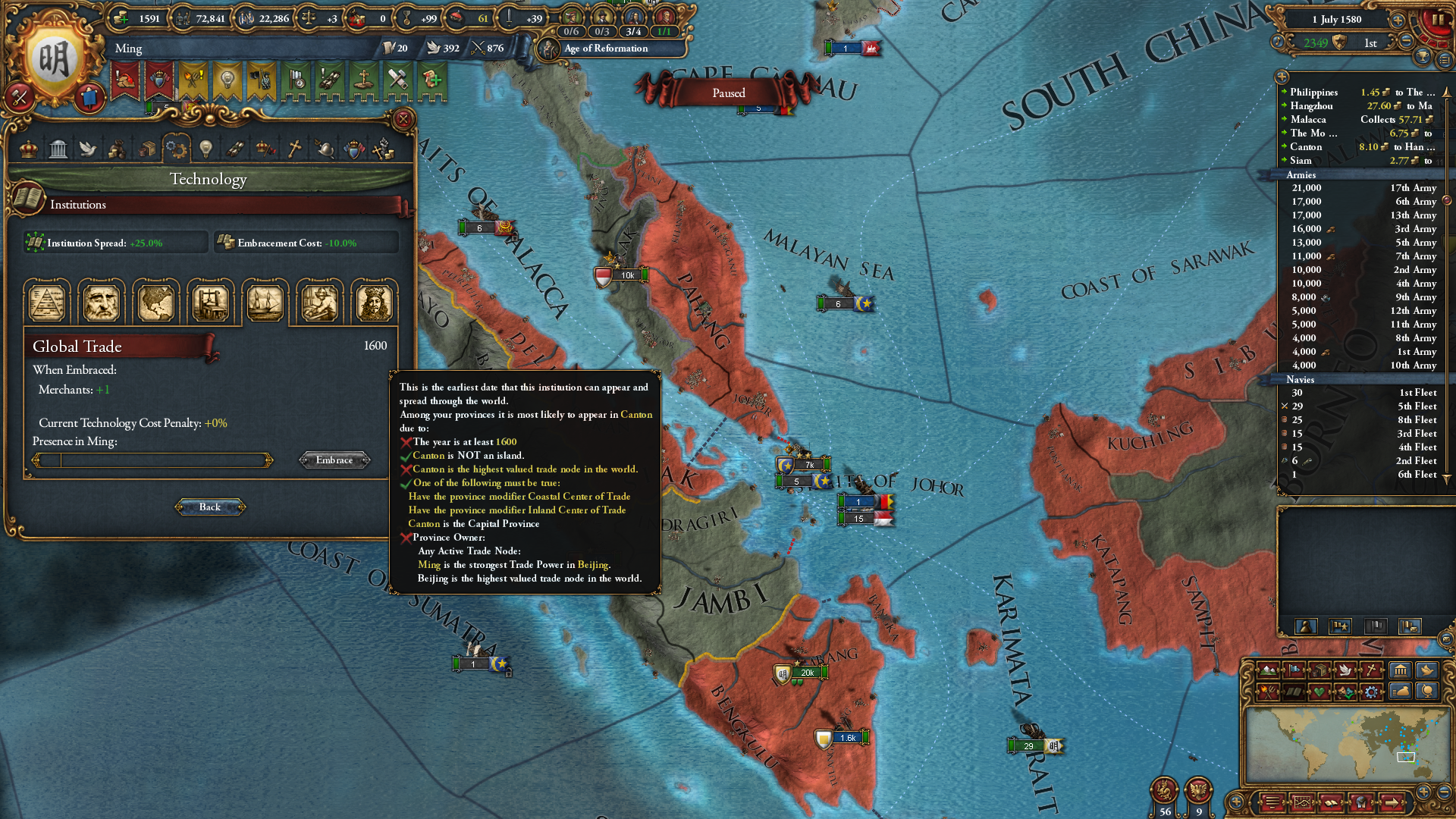The image size is (1456, 819).
Task: Switch to the political mapmode
Action: (1294, 670)
